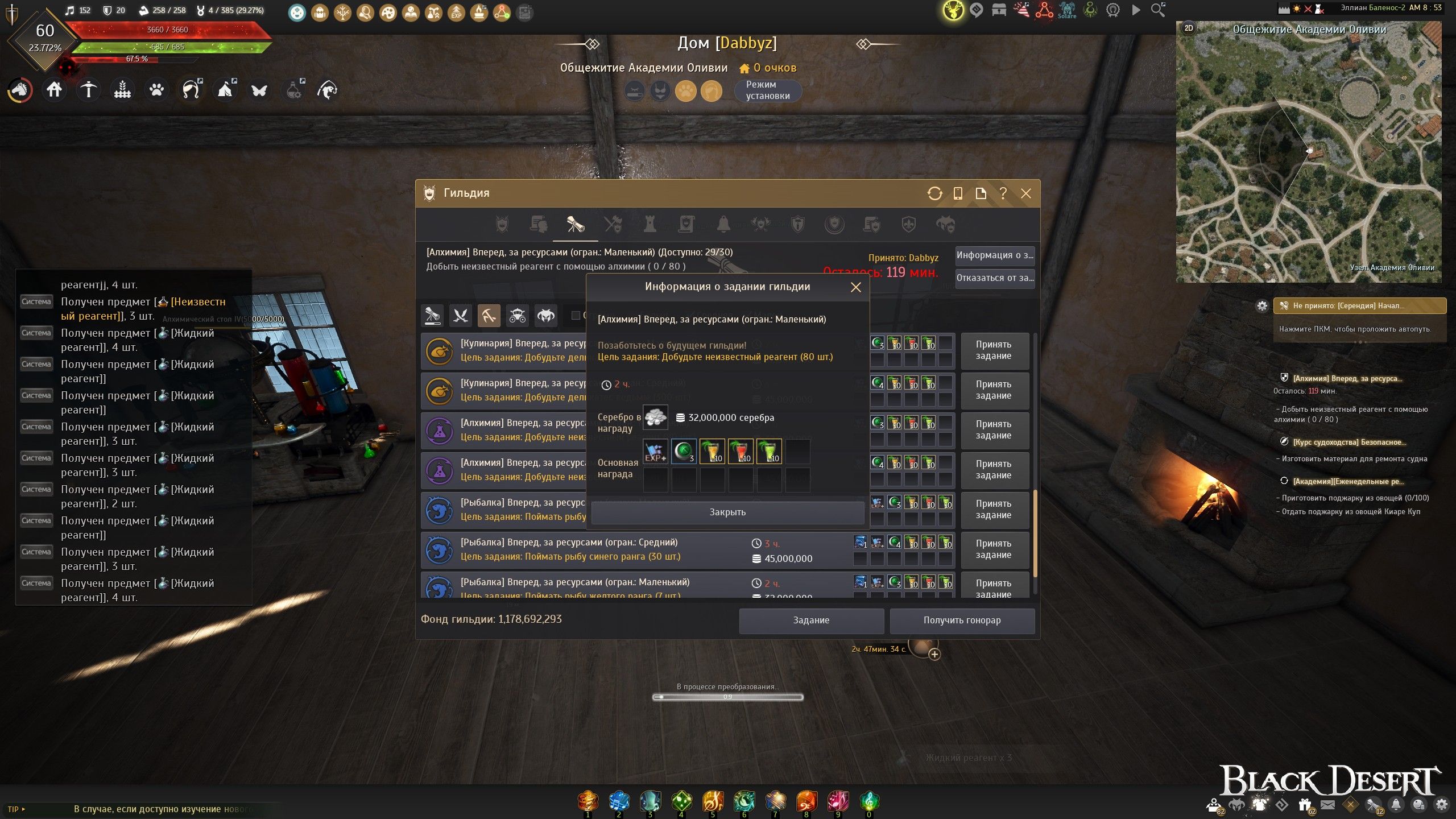The width and height of the screenshot is (1456, 819).
Task: Open the pet paw icon in HUD
Action: pyautogui.click(x=156, y=90)
